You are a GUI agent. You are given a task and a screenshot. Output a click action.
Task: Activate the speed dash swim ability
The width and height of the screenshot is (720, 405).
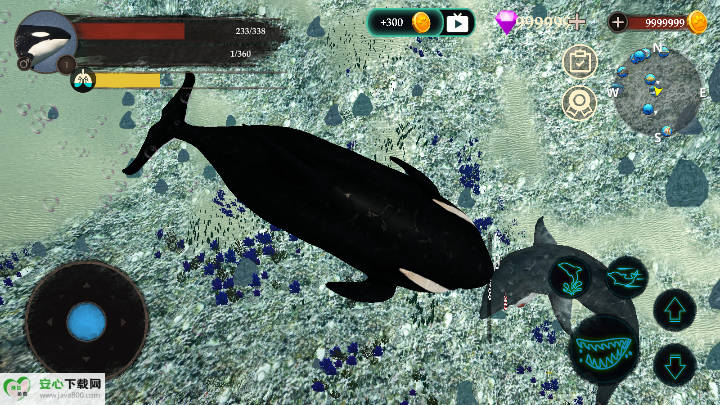click(626, 275)
